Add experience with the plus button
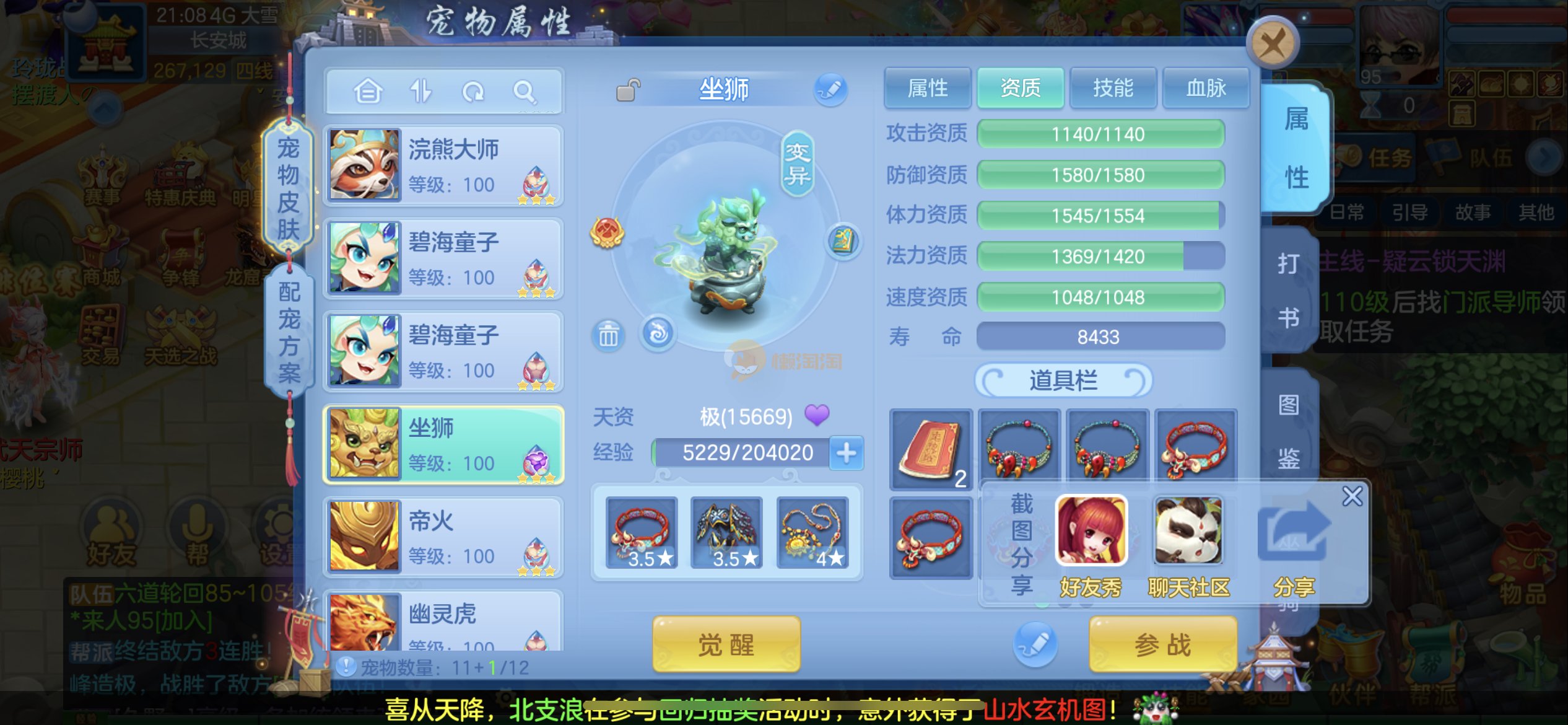This screenshot has width=1568, height=725. [846, 453]
